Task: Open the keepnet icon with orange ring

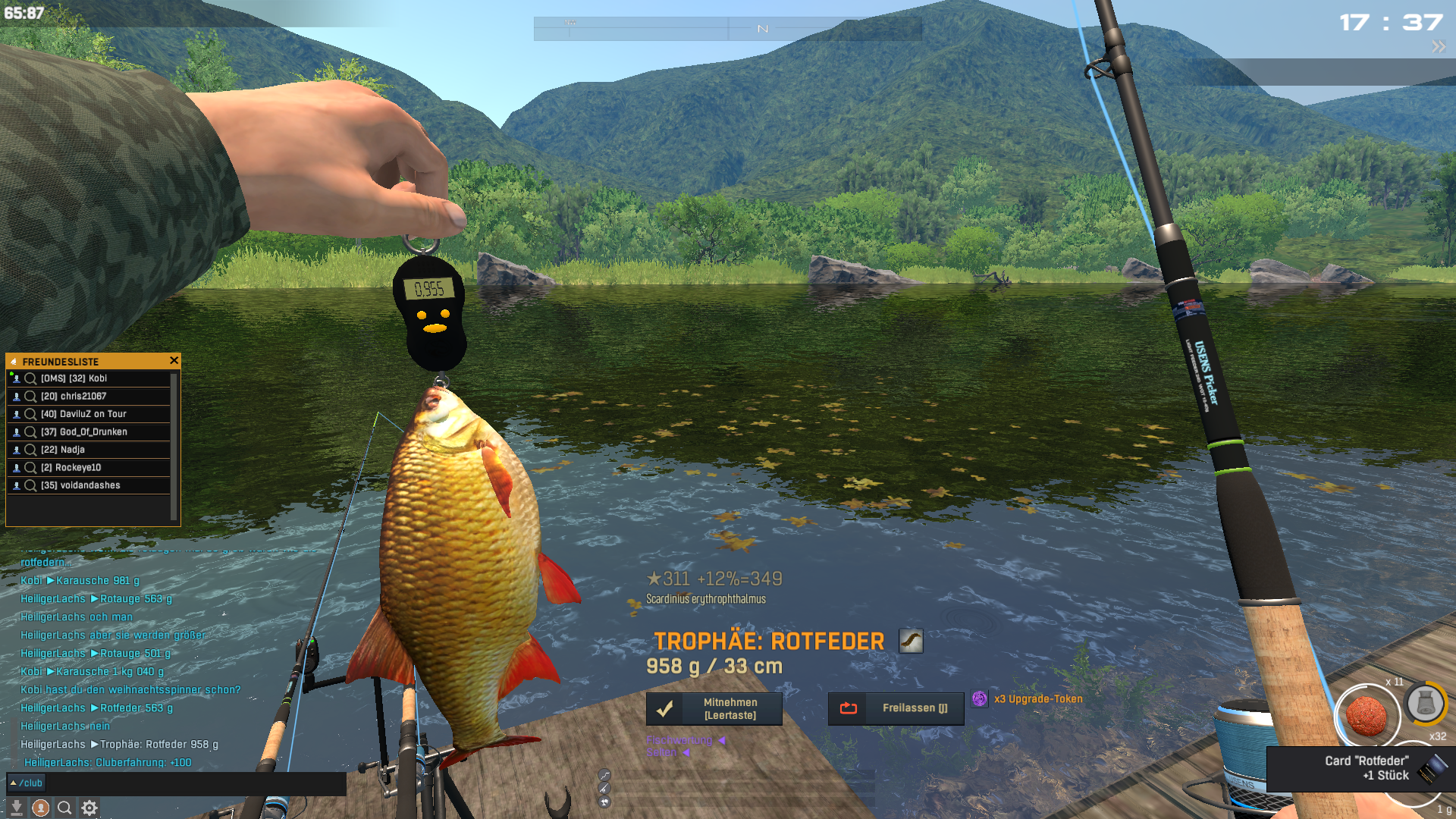Action: tap(1425, 703)
